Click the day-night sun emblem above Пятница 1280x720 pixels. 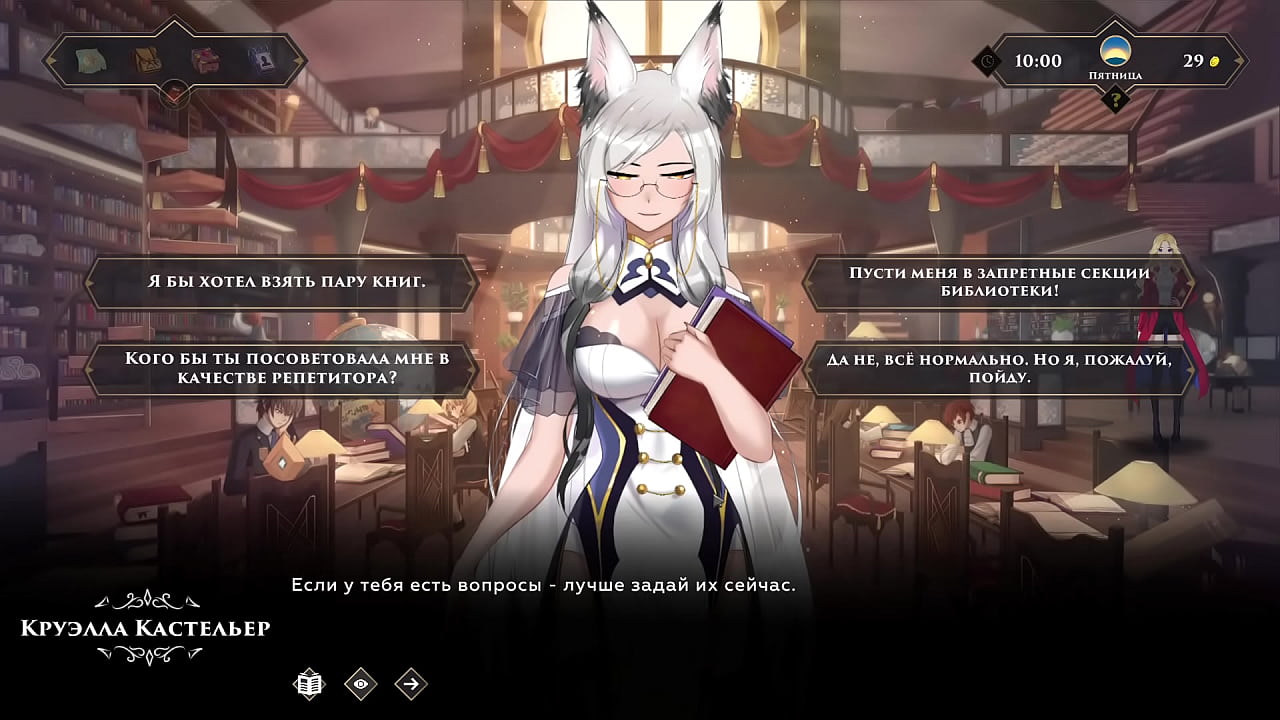click(x=1115, y=51)
